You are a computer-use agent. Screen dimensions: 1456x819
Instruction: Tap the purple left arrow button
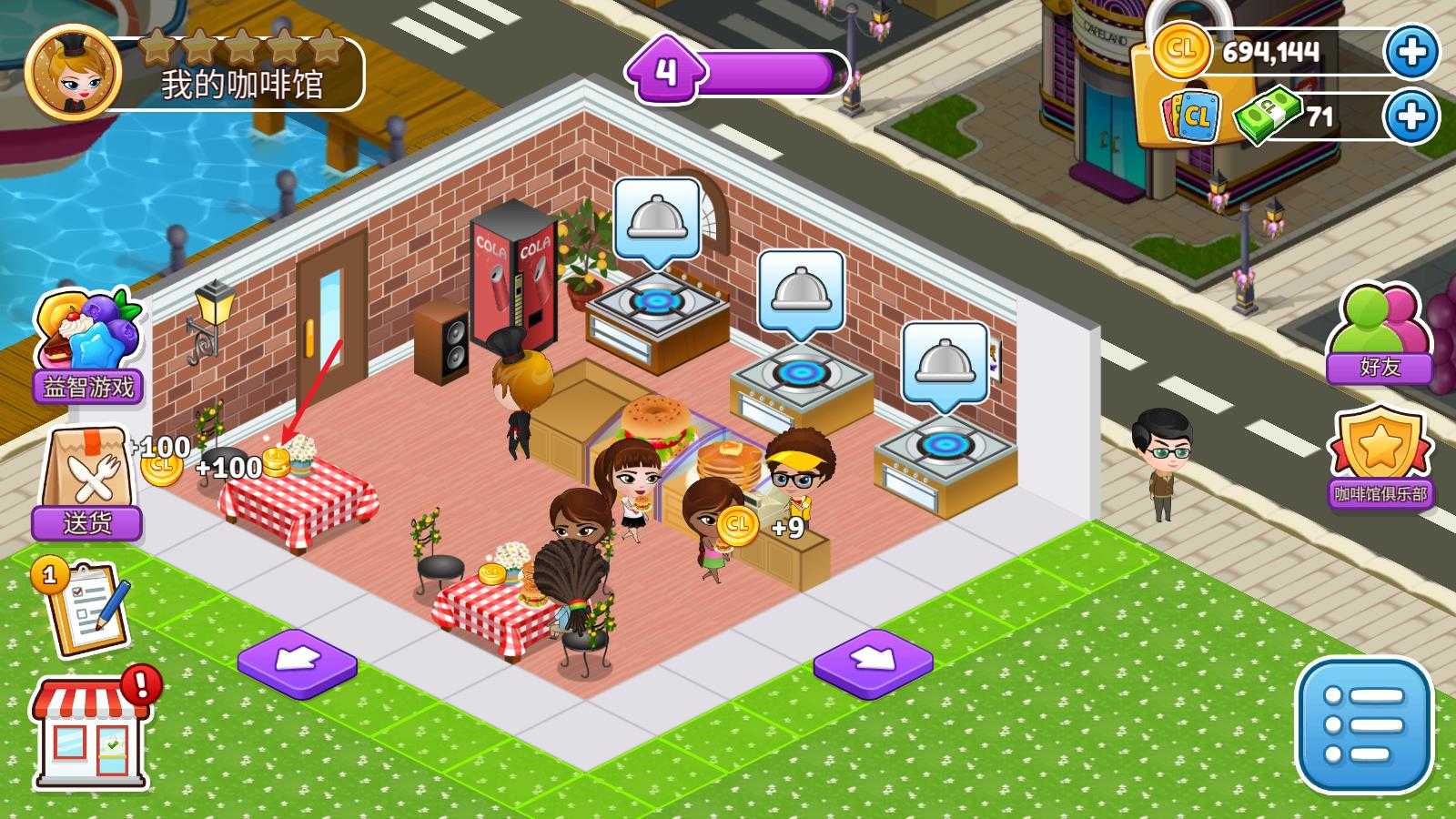pos(297,662)
